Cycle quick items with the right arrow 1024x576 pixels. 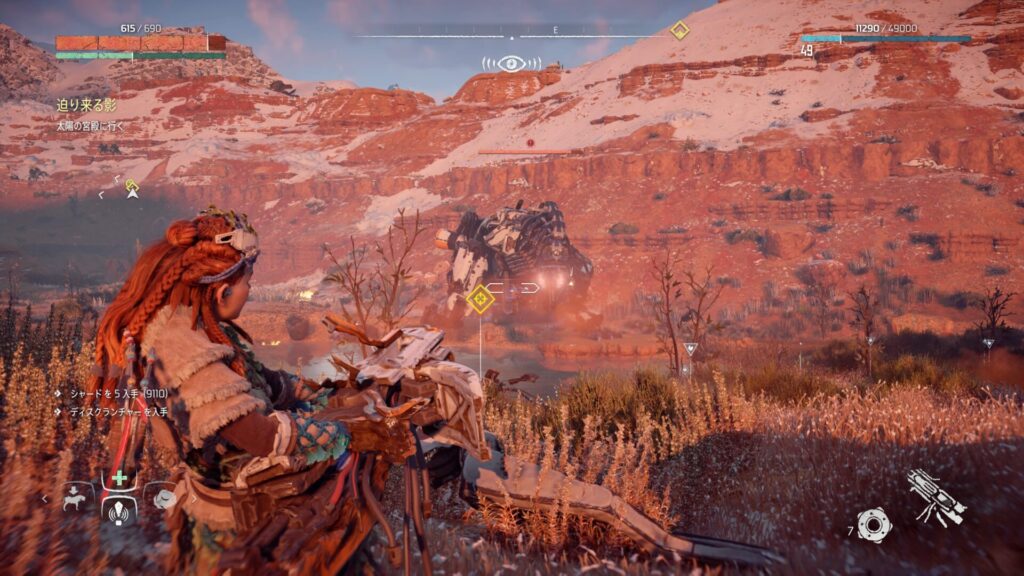pos(192,497)
